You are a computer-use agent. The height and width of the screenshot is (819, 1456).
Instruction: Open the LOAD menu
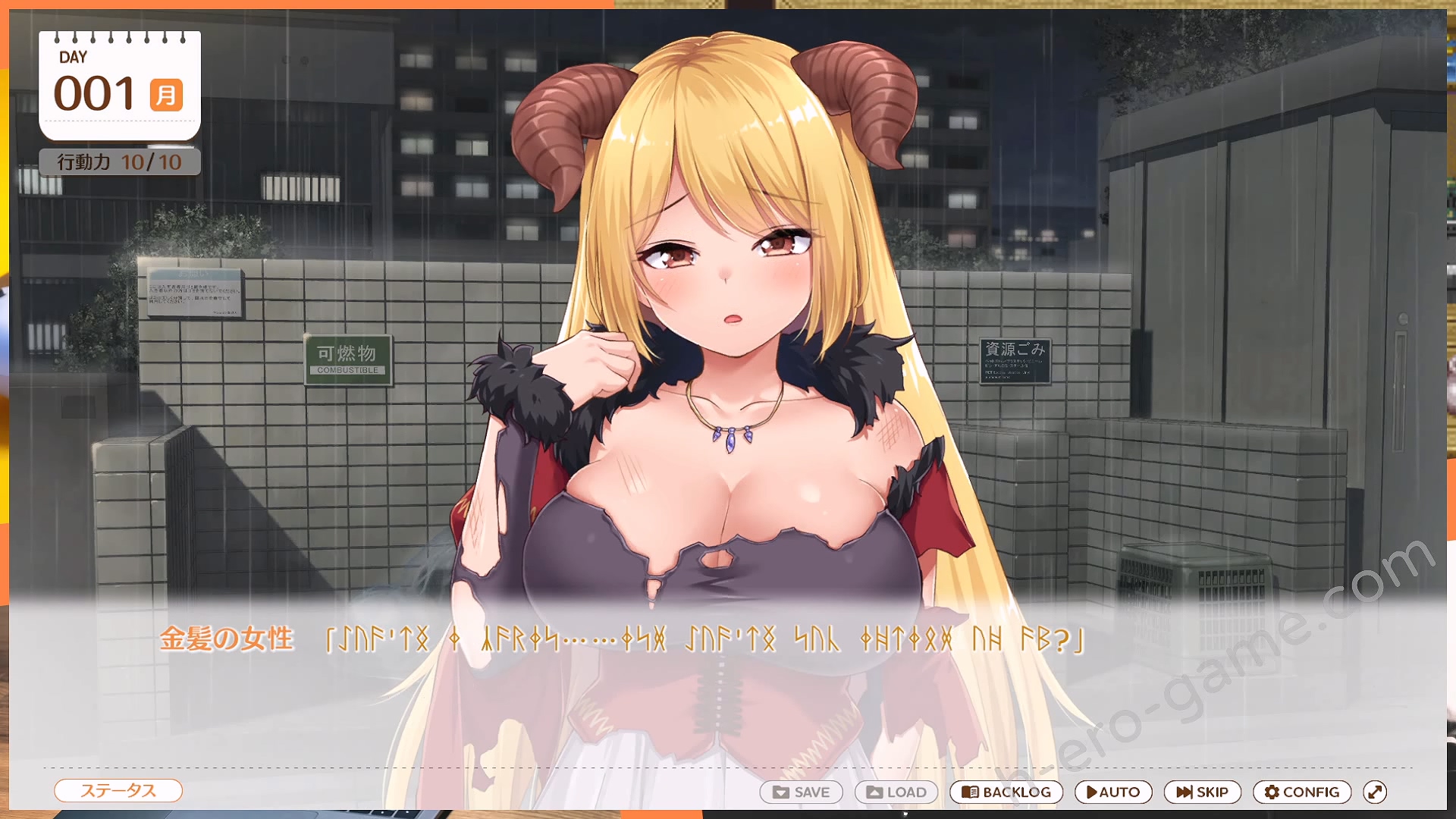[896, 792]
